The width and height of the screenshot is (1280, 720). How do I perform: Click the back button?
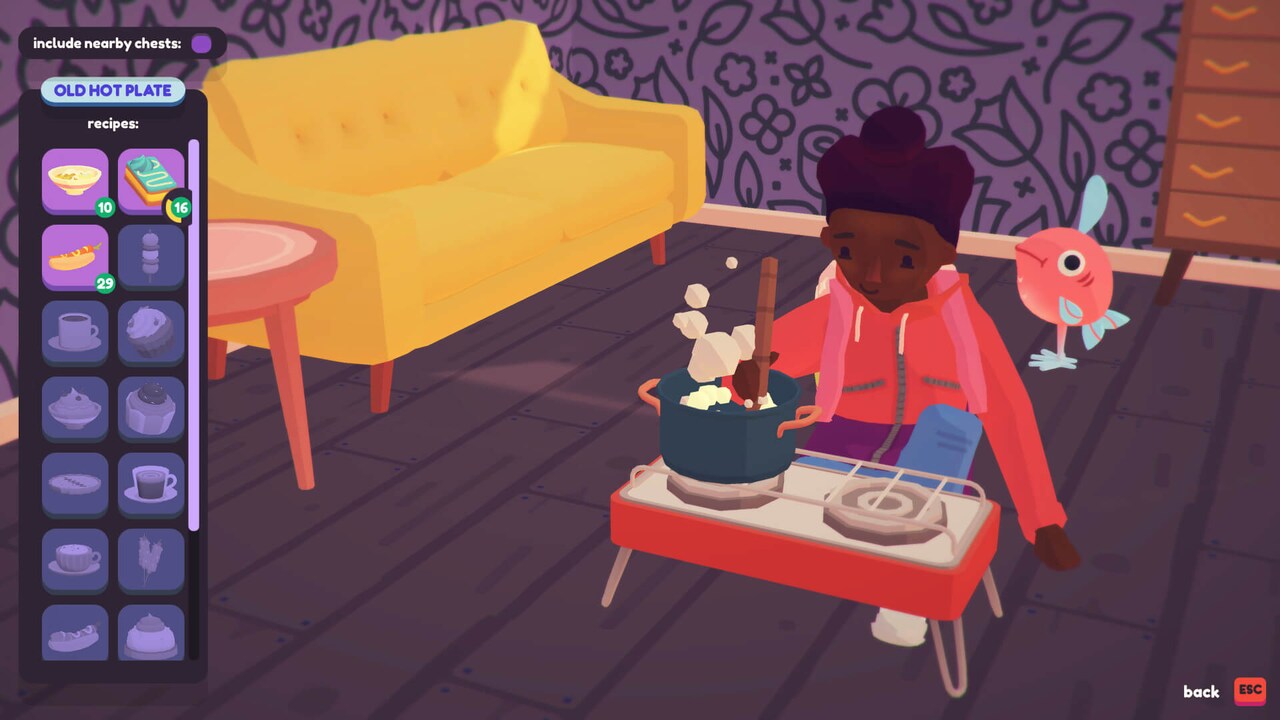point(1200,692)
